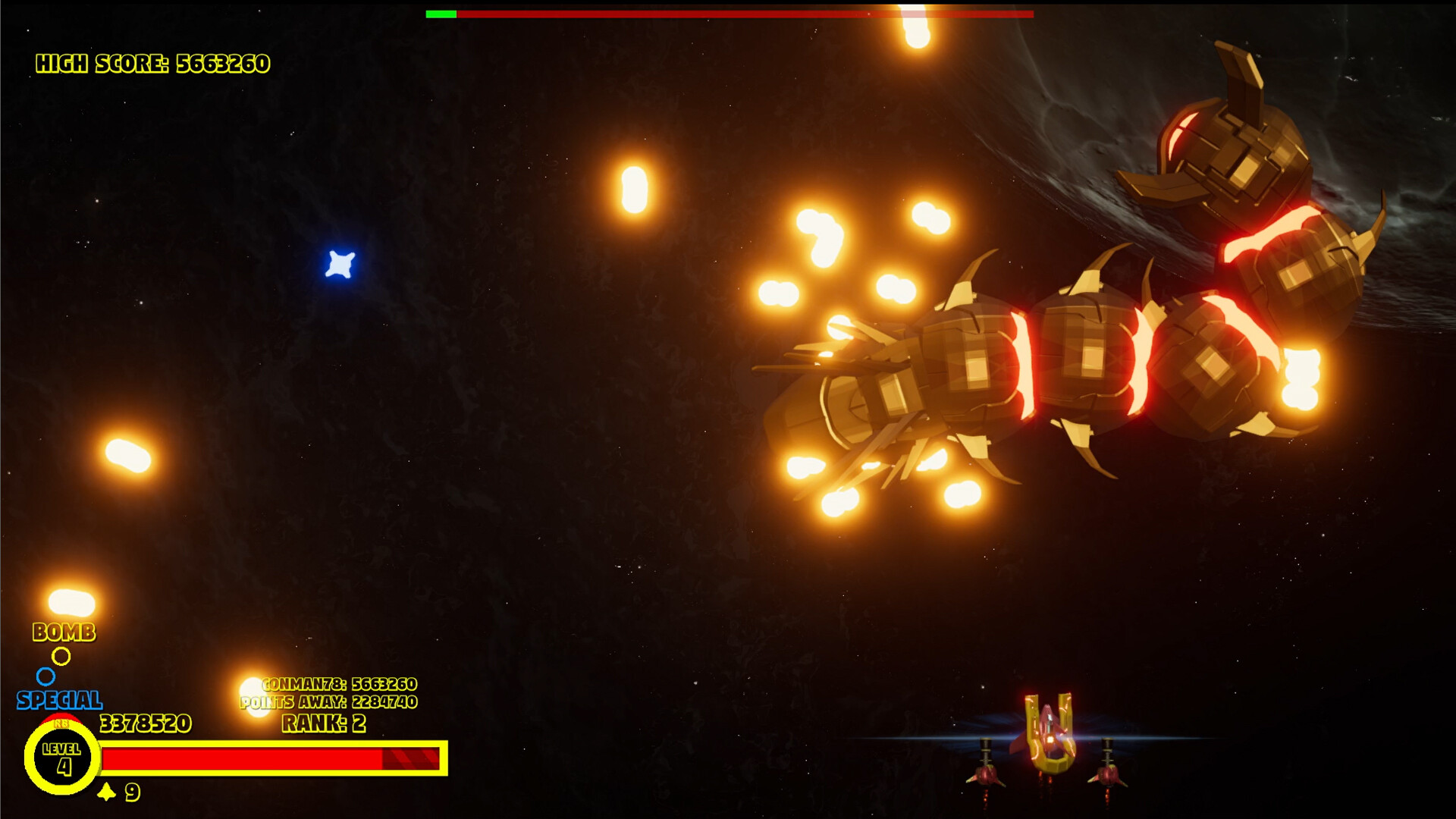Select the yellow BOMB indicator circle
1456x819 pixels.
(63, 657)
